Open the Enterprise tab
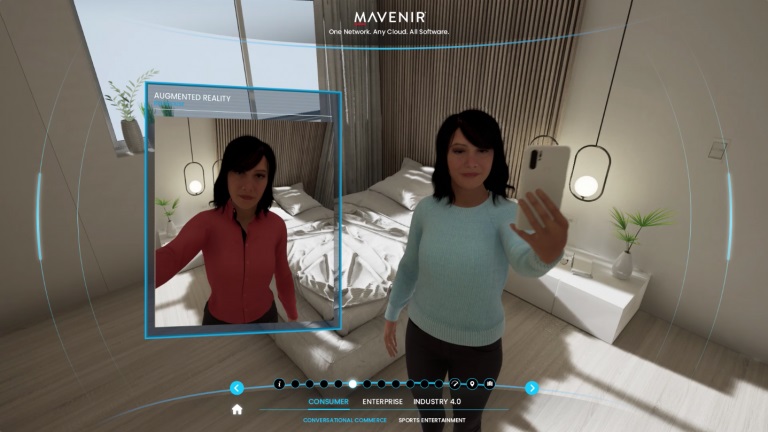The image size is (768, 432). [x=382, y=402]
